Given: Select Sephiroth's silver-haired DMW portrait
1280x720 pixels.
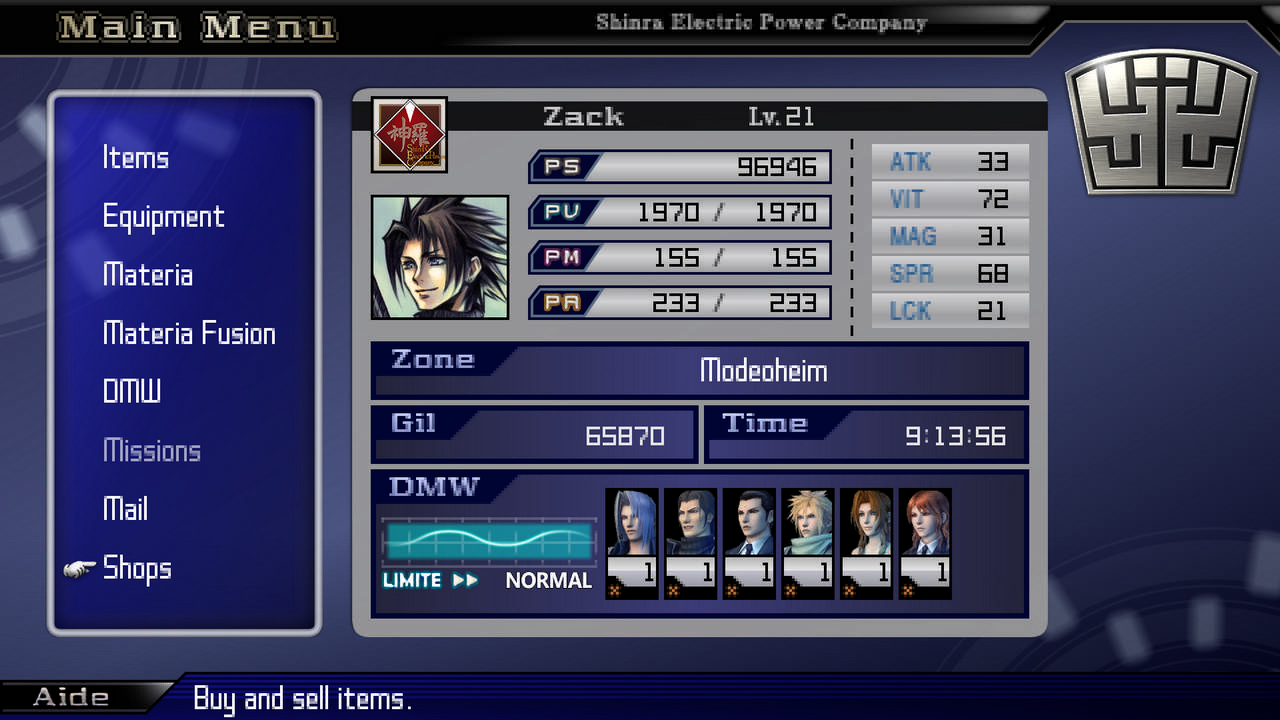Looking at the screenshot, I should click(632, 523).
